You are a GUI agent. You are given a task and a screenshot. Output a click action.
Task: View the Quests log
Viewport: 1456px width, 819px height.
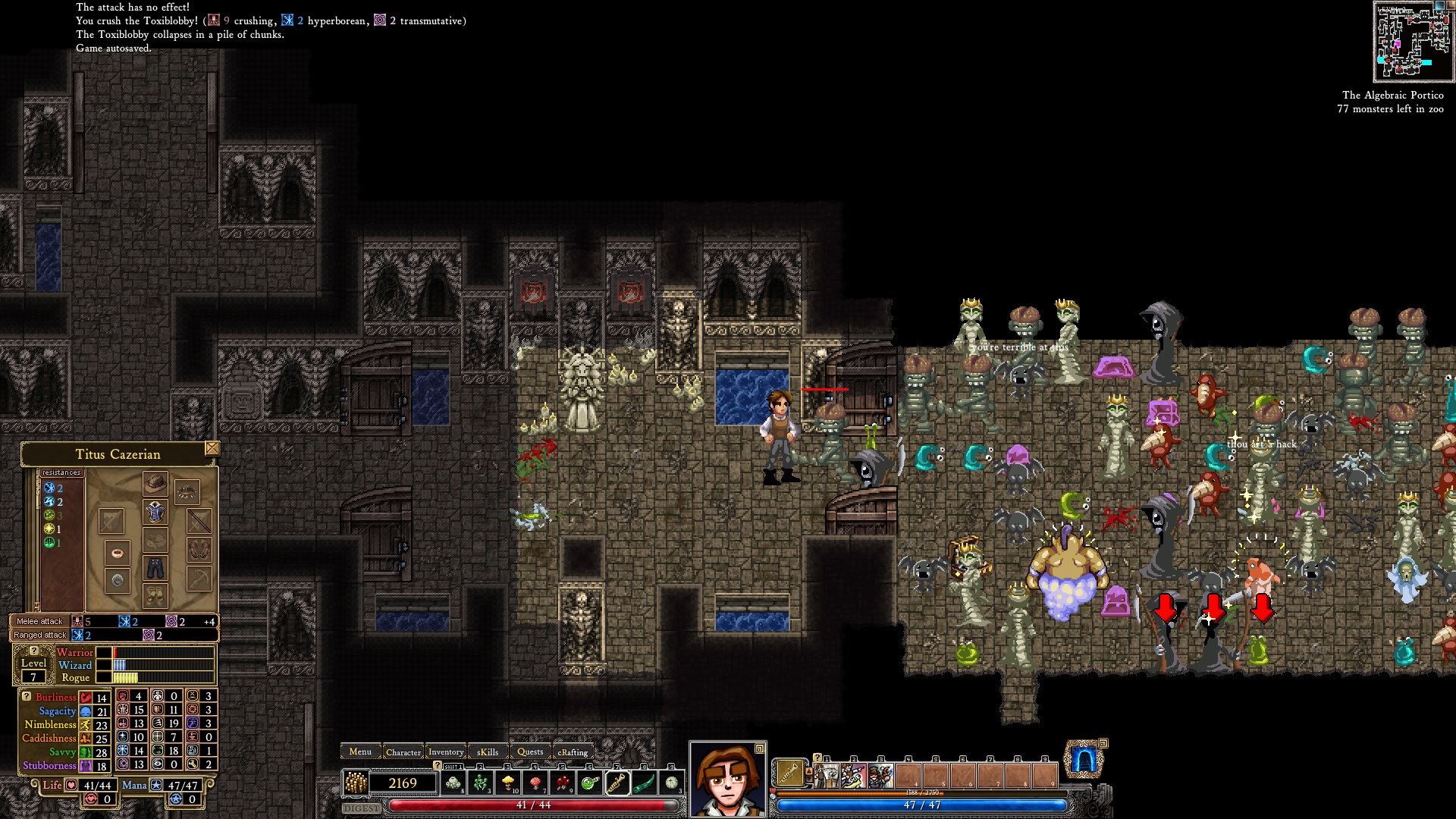tap(530, 752)
